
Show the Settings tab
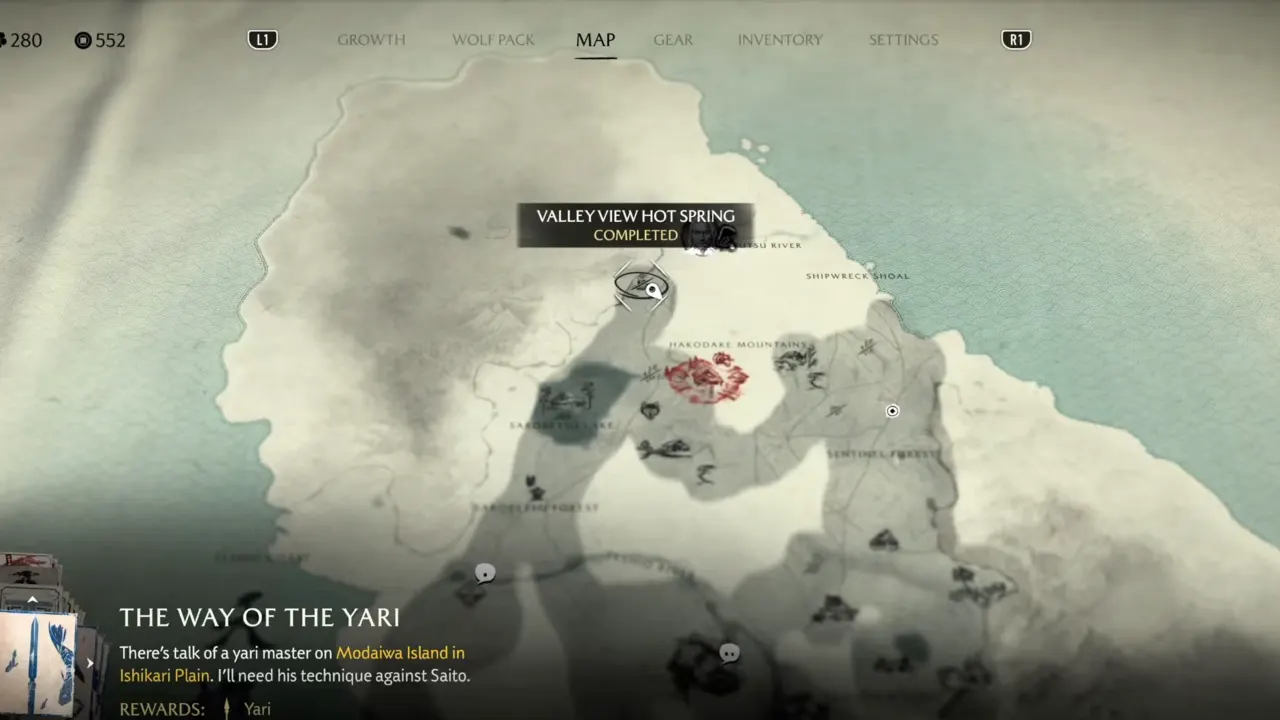(x=903, y=40)
